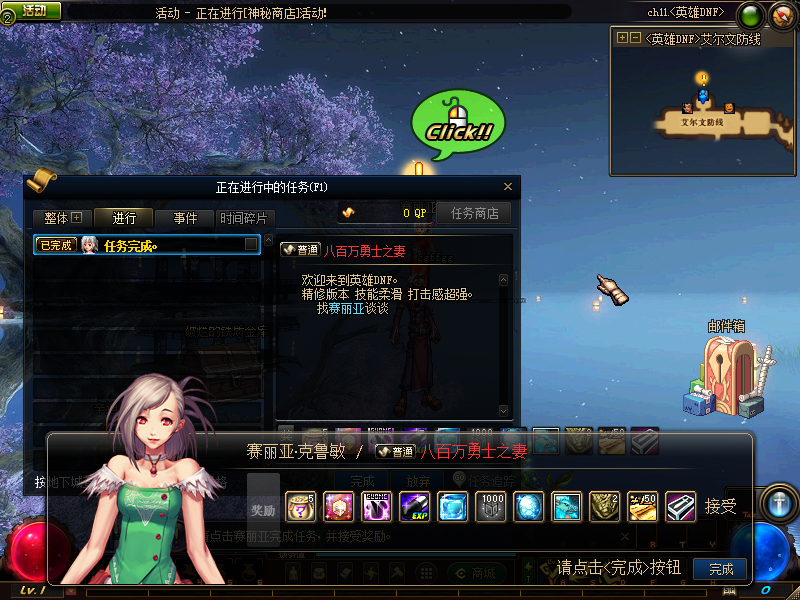Select the purple EXP reward icon

(414, 507)
